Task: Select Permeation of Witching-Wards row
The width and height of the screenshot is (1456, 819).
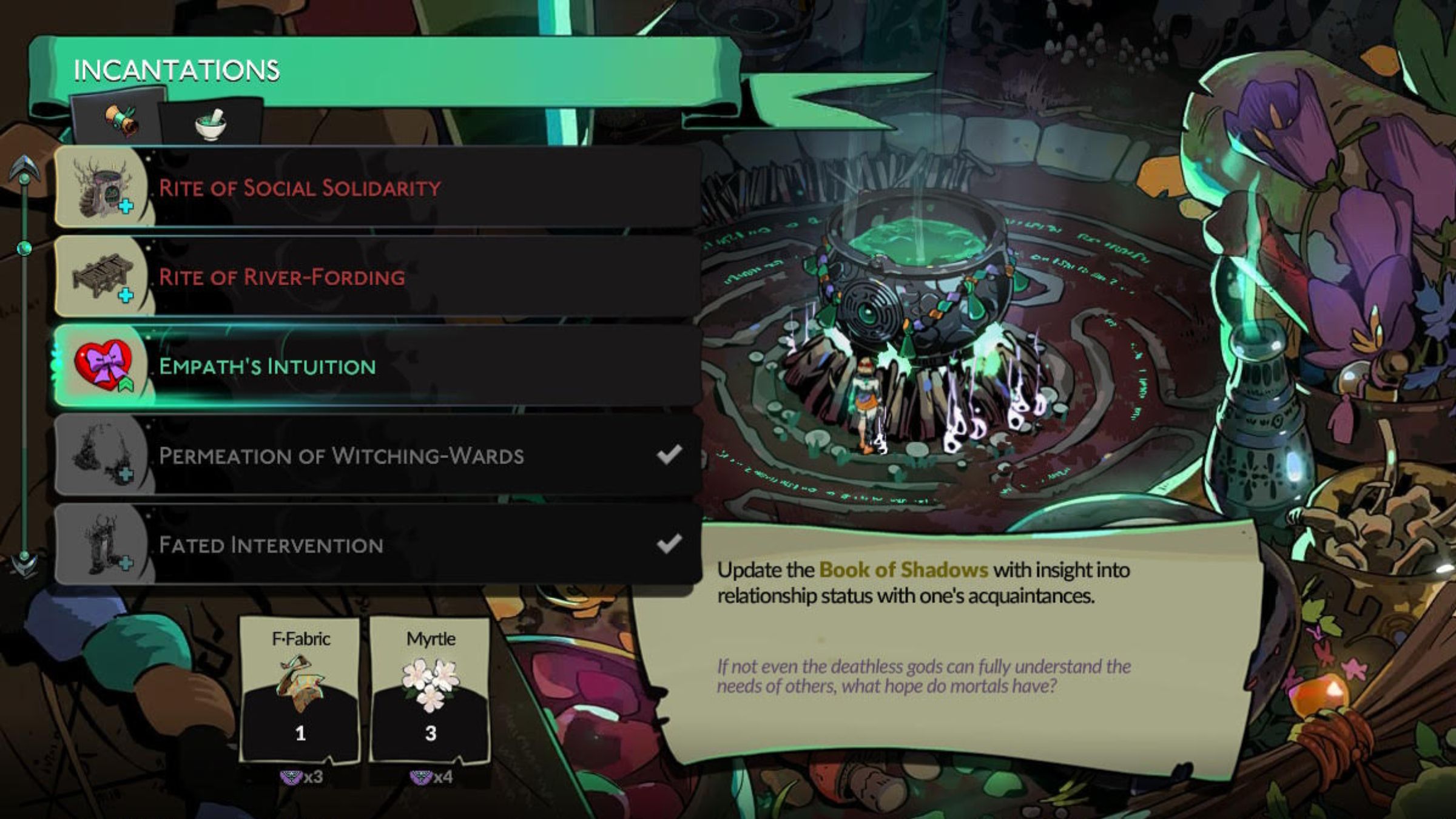Action: coord(376,455)
